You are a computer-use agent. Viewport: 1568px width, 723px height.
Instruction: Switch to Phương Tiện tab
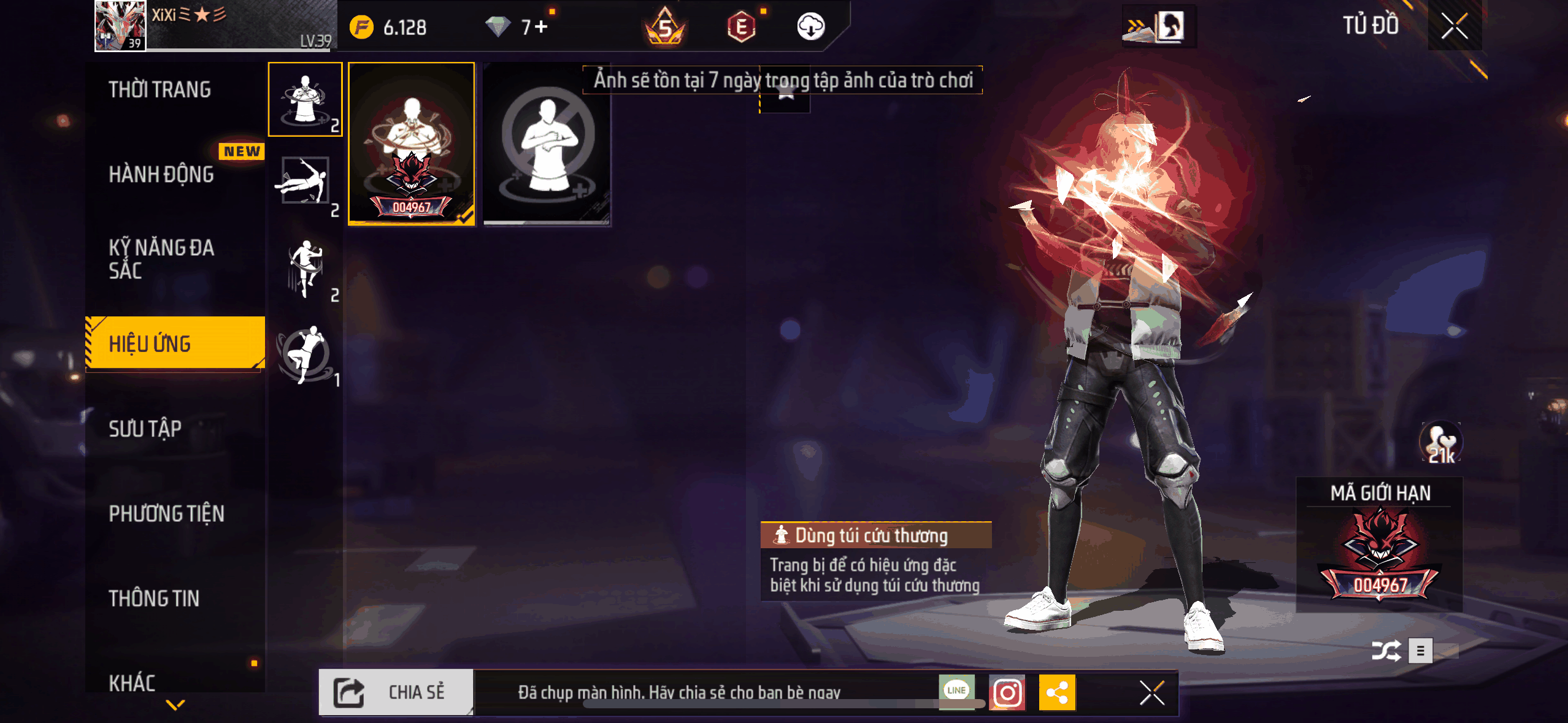pos(166,513)
